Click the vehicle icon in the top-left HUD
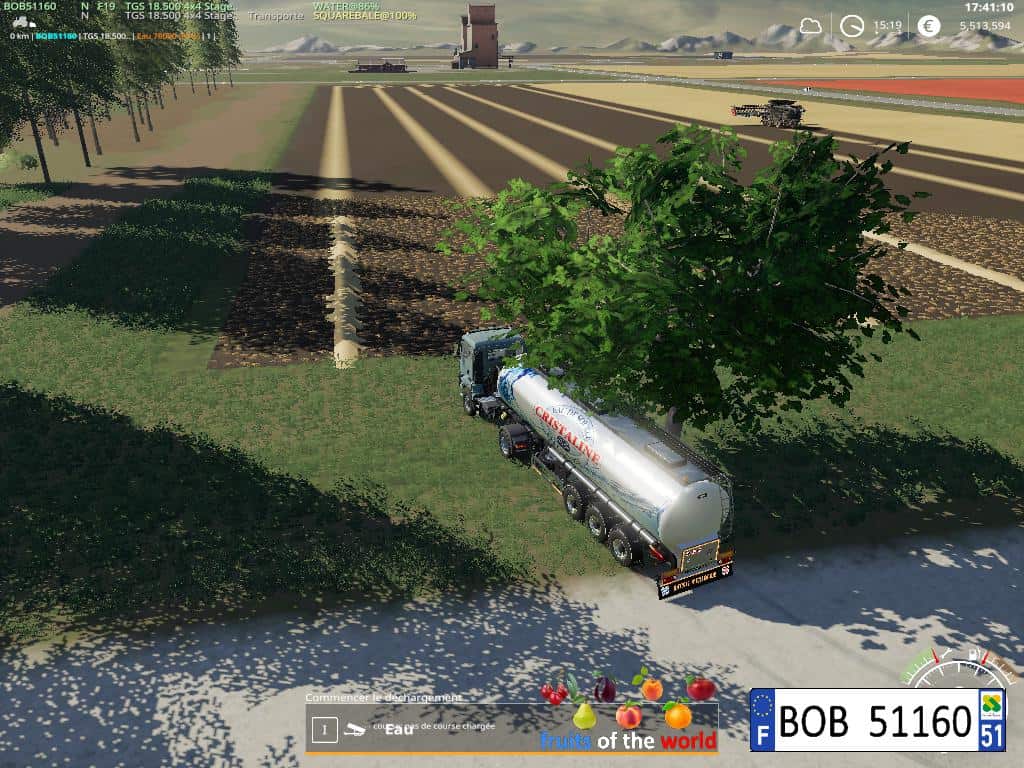Screen dimensions: 1024x768 tap(21, 22)
